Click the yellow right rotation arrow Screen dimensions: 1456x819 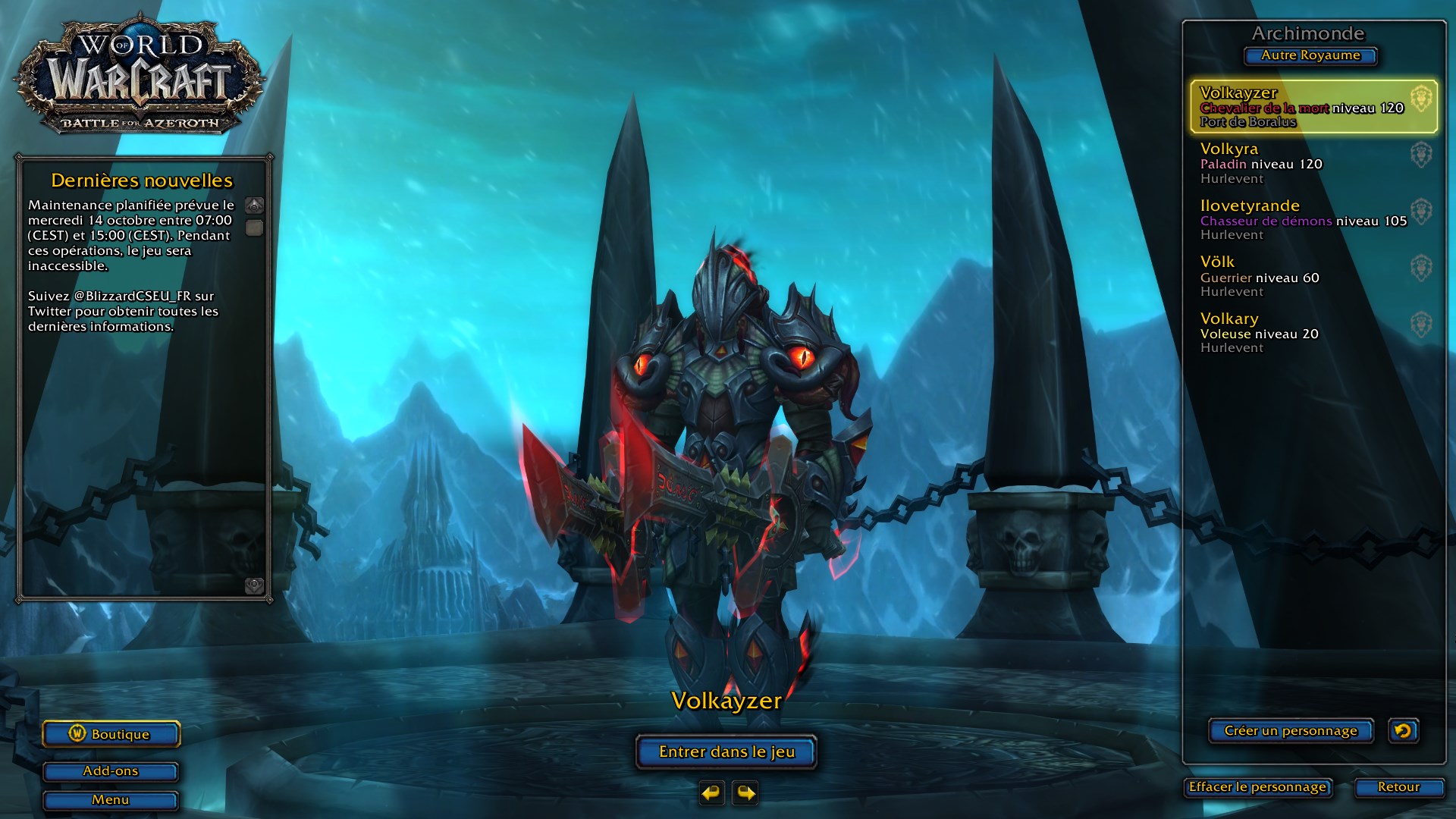[x=745, y=793]
